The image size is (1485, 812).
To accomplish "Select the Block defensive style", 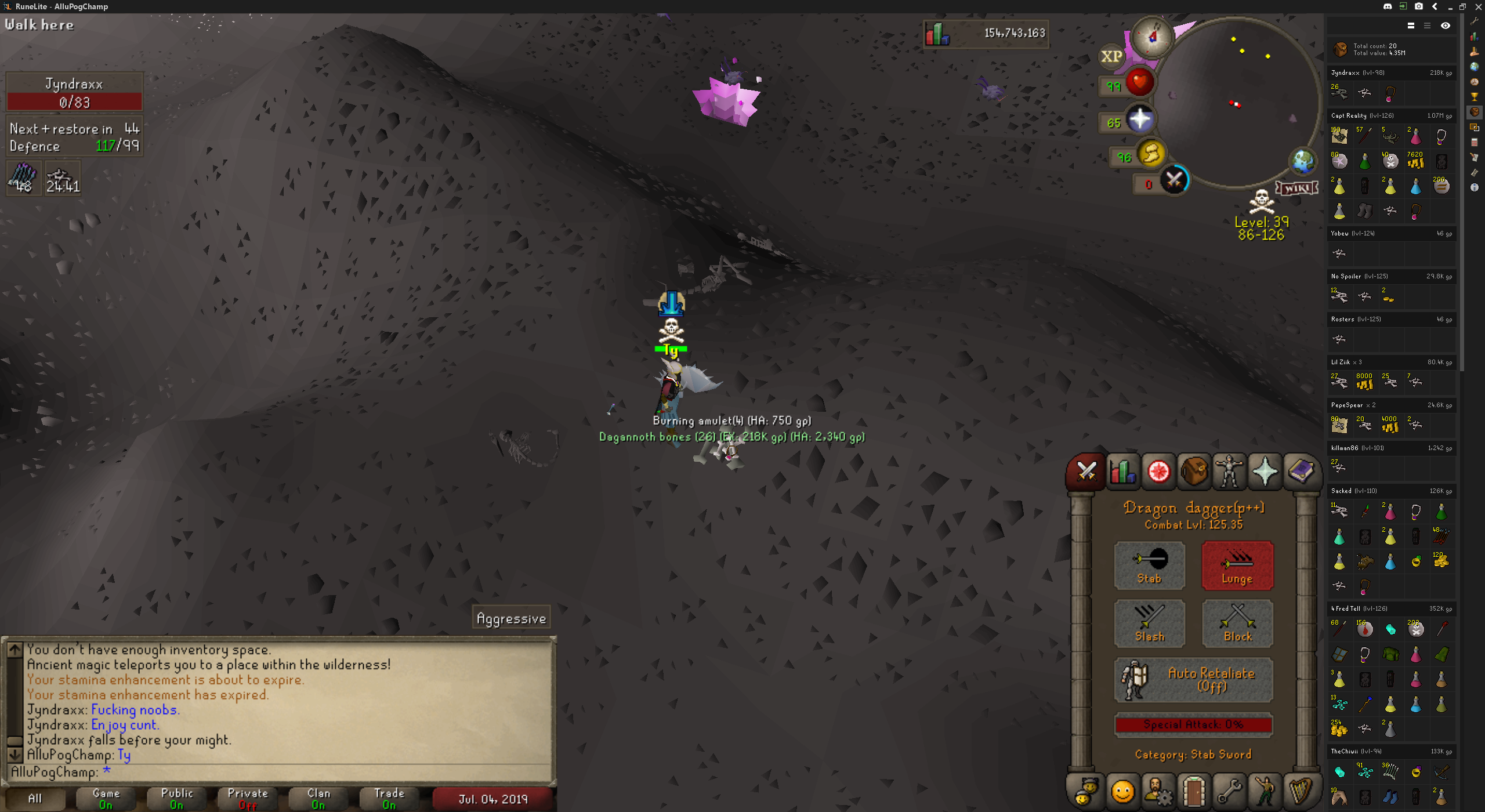I will (1237, 623).
